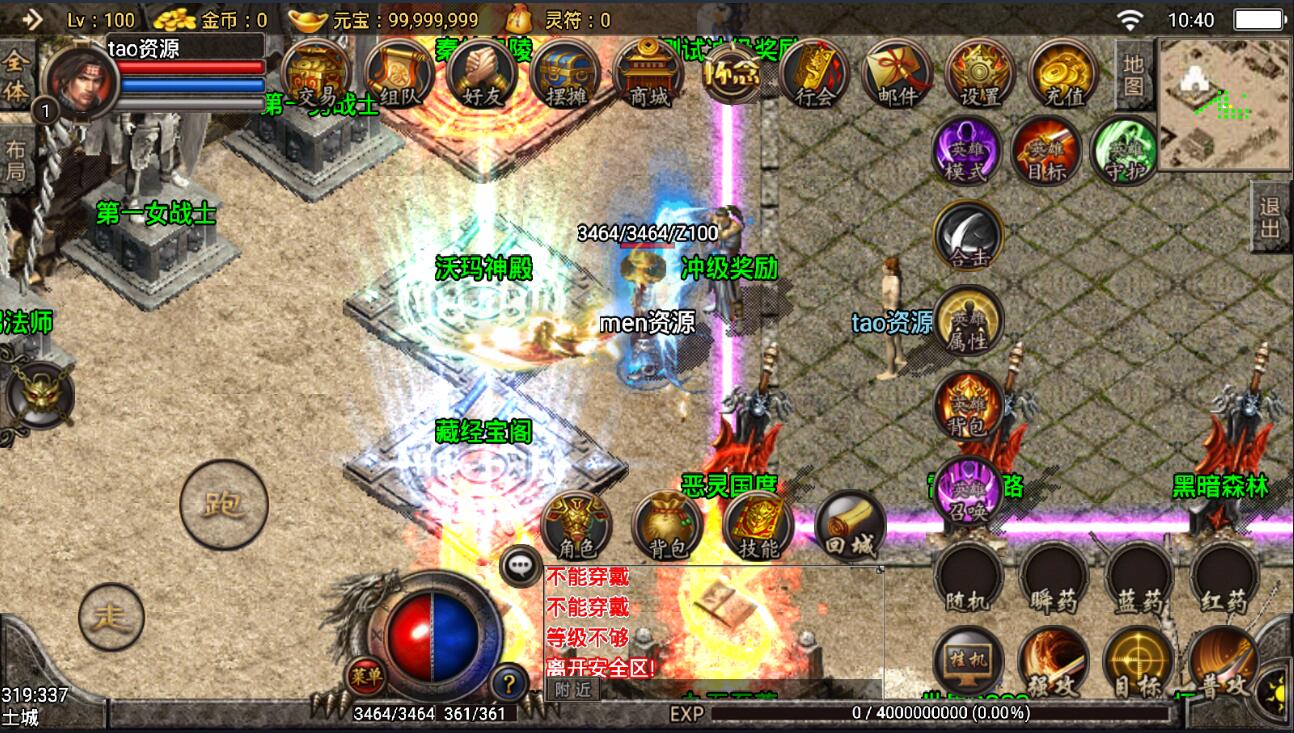The image size is (1294, 733).
Task: Open the 商城 shop
Action: pos(648,74)
